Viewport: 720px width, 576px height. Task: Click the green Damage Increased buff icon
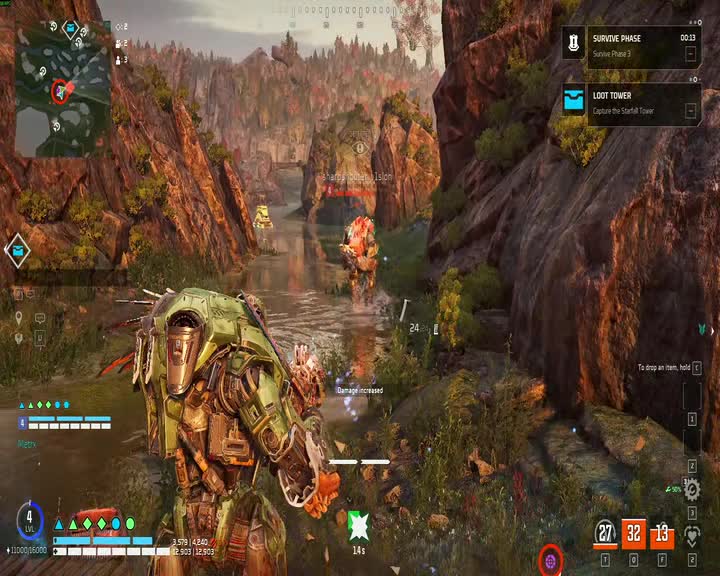tap(358, 524)
